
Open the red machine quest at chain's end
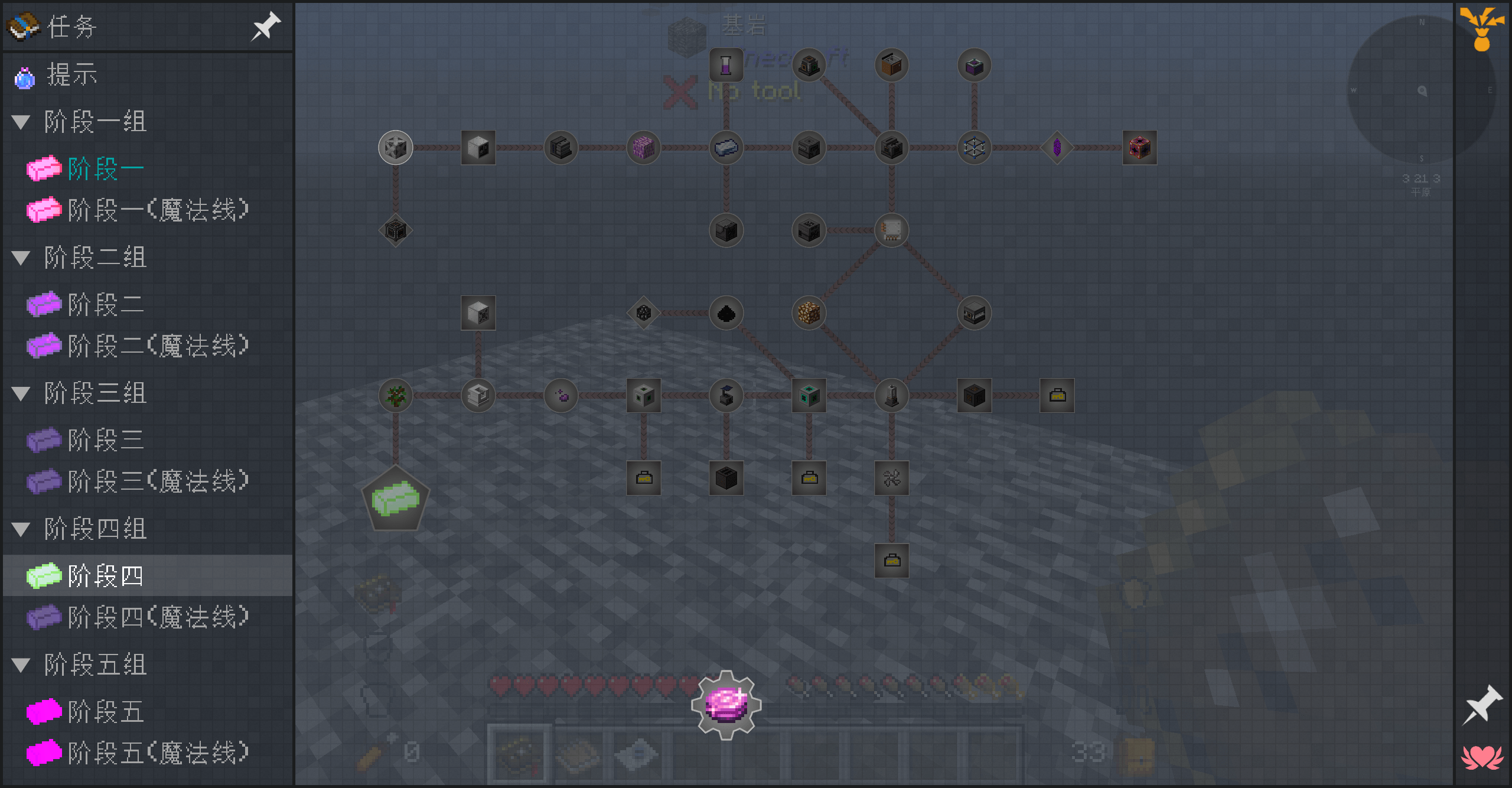click(1139, 148)
